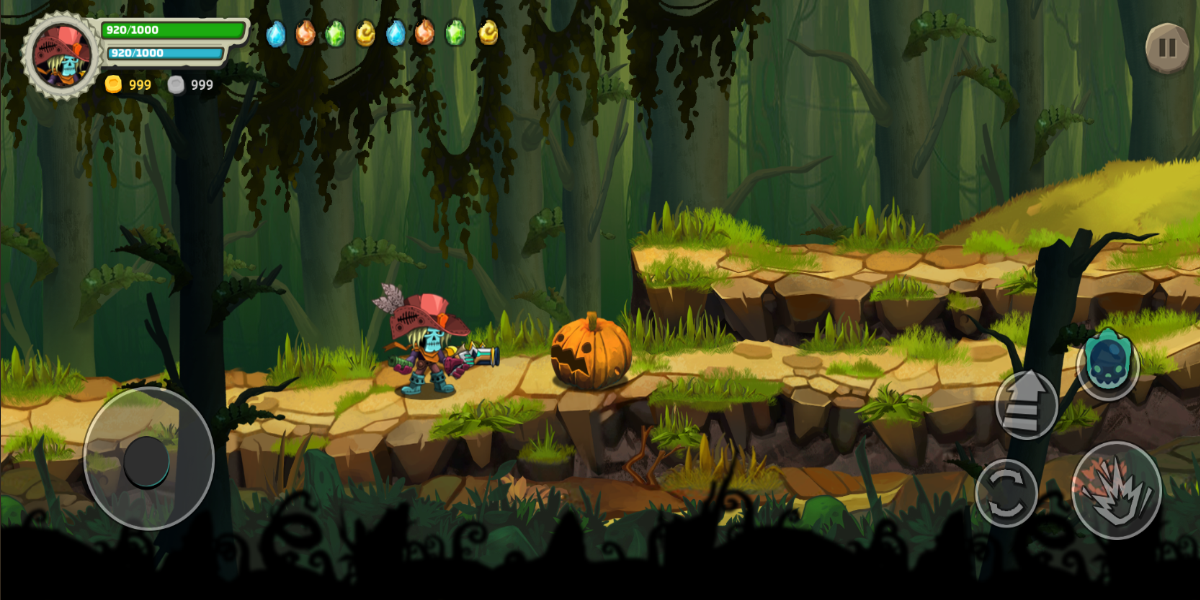Fire weapon using the explosion attack button
The width and height of the screenshot is (1200, 600).
(x=1116, y=490)
